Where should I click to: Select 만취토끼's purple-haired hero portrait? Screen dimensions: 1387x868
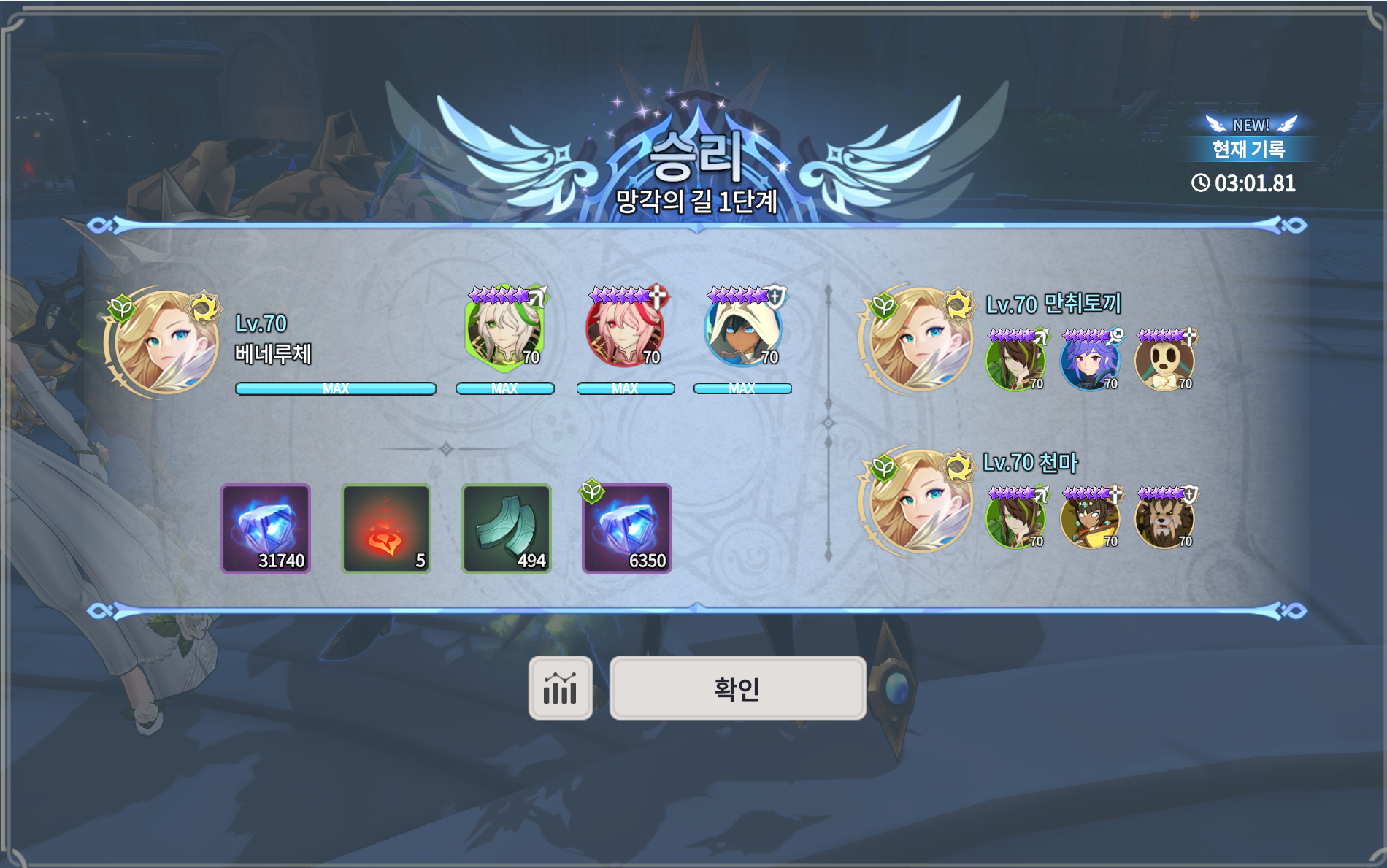click(x=1090, y=361)
